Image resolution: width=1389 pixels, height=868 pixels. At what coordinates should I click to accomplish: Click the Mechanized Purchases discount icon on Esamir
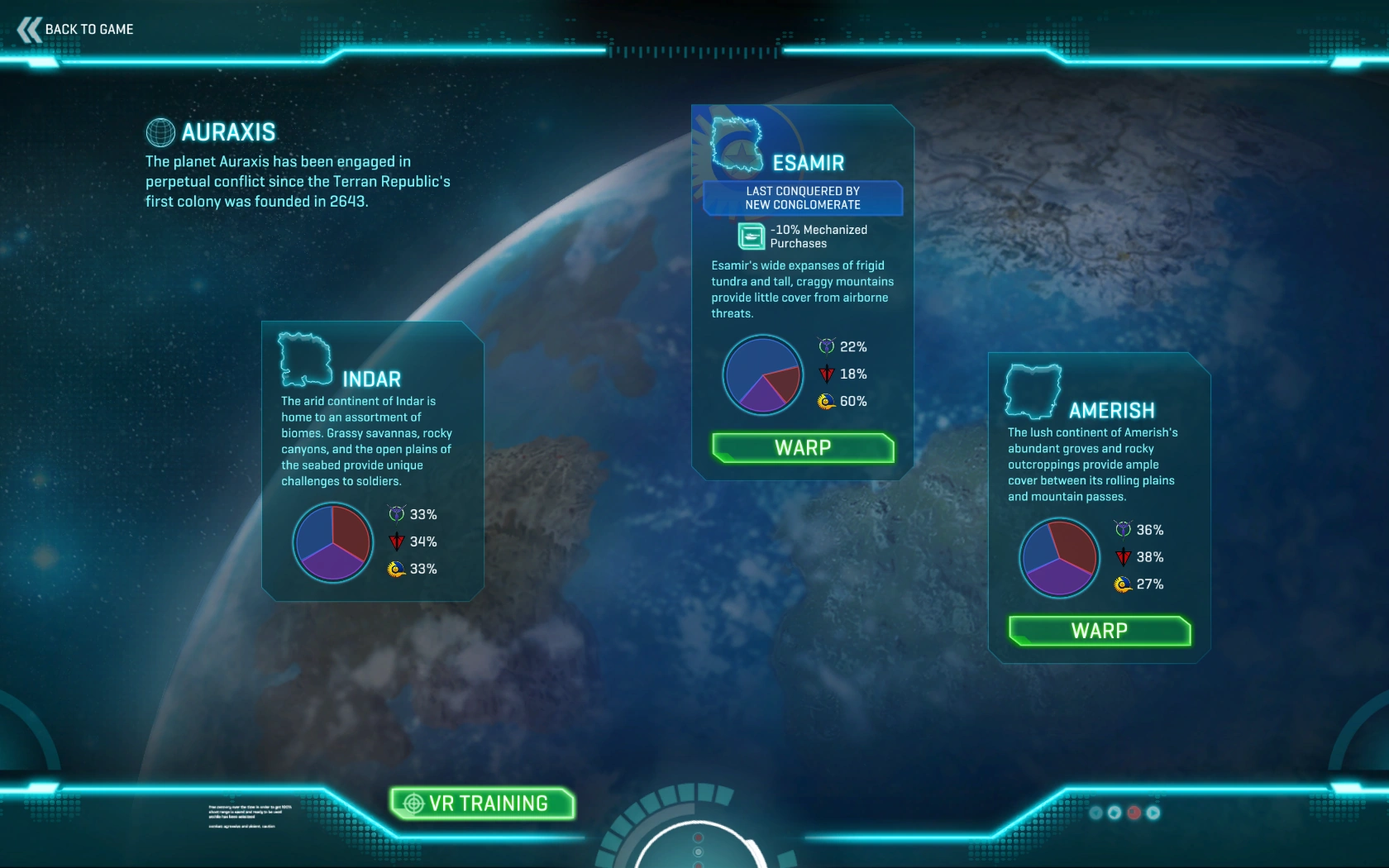point(750,236)
